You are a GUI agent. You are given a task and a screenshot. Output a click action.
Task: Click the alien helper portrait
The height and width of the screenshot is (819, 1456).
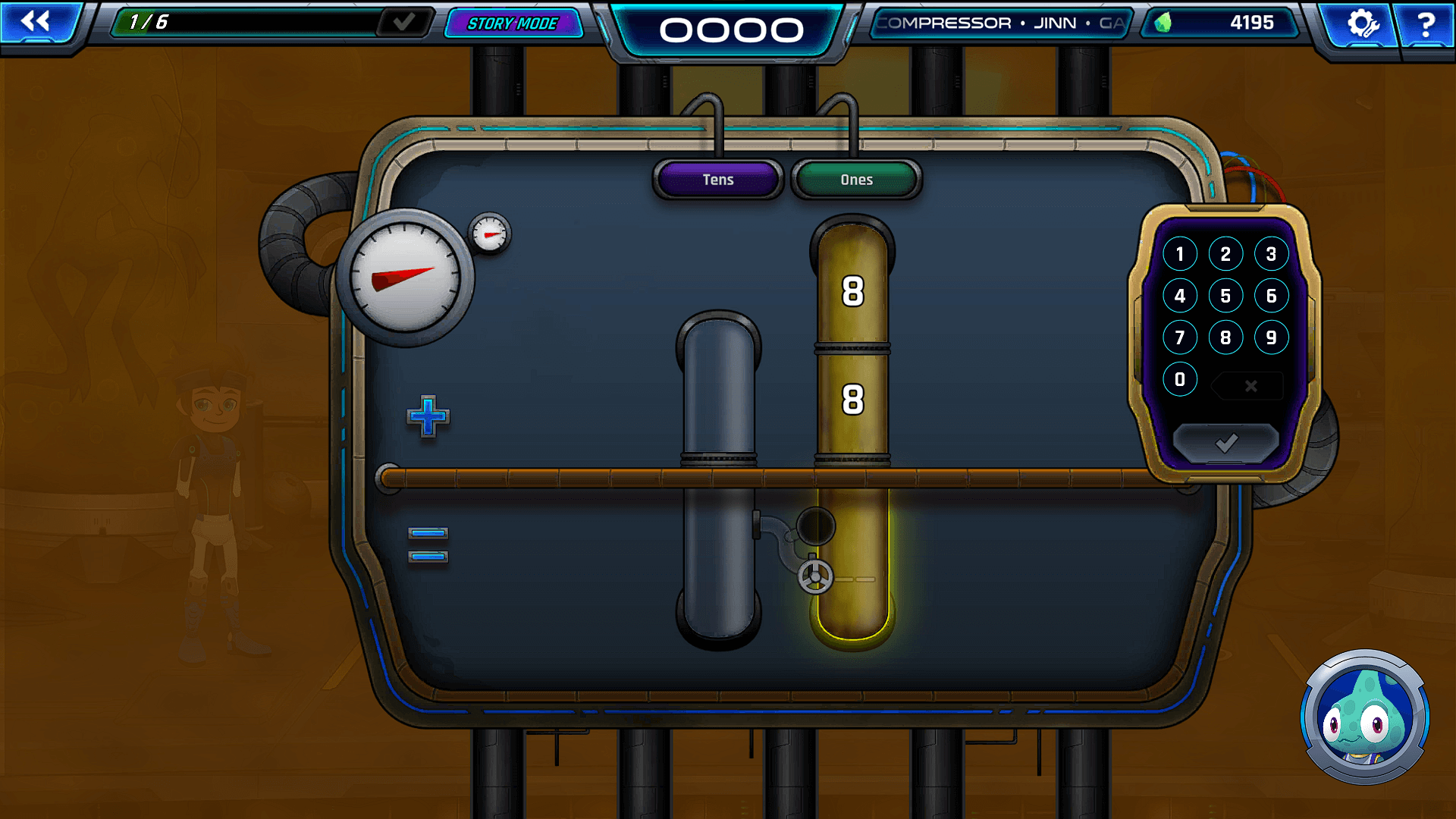pyautogui.click(x=1364, y=717)
